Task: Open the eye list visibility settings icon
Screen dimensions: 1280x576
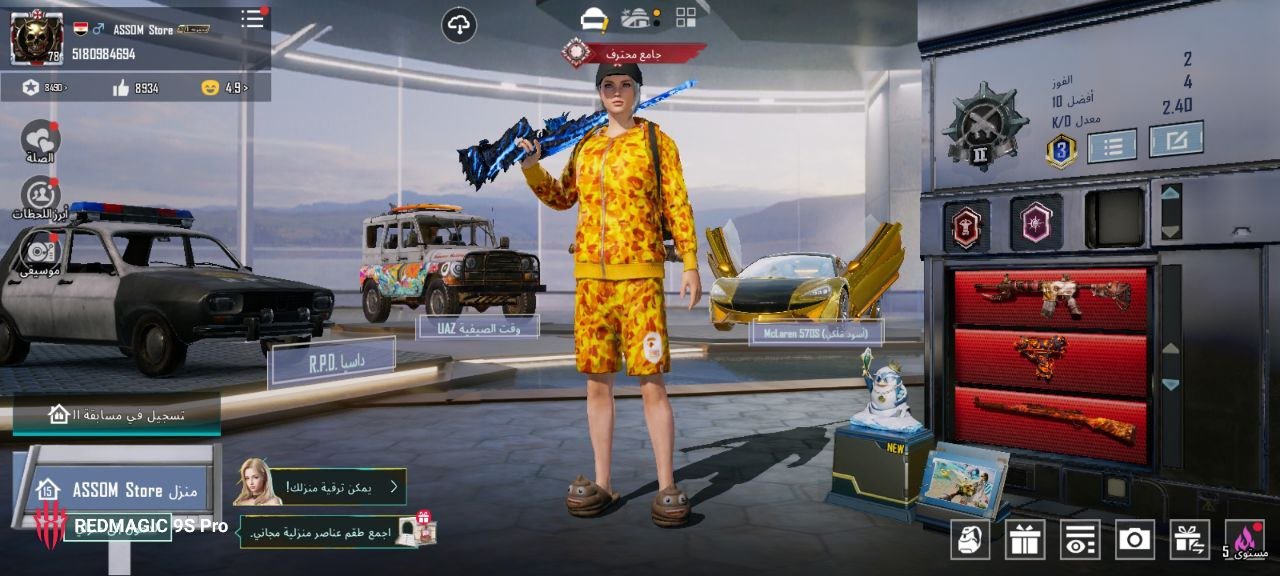Action: coord(1080,539)
